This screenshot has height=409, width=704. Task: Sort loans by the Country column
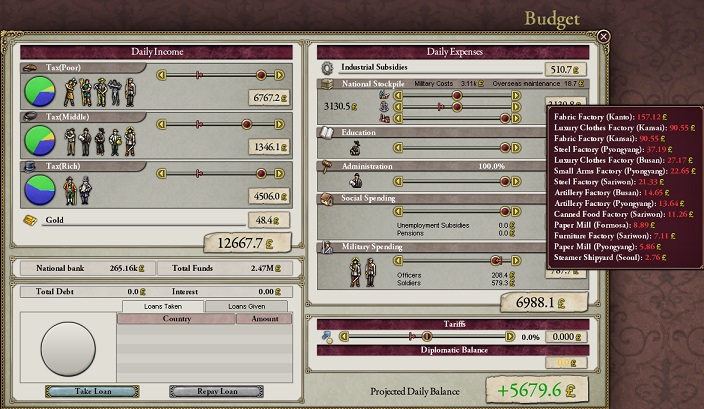(176, 319)
